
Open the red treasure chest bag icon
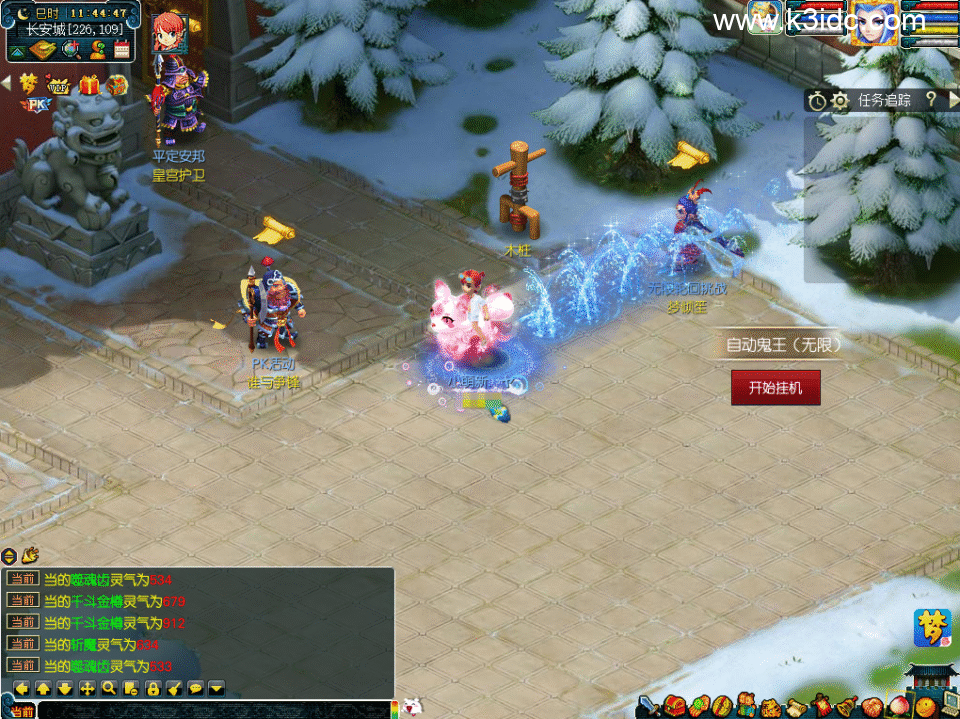pos(673,706)
